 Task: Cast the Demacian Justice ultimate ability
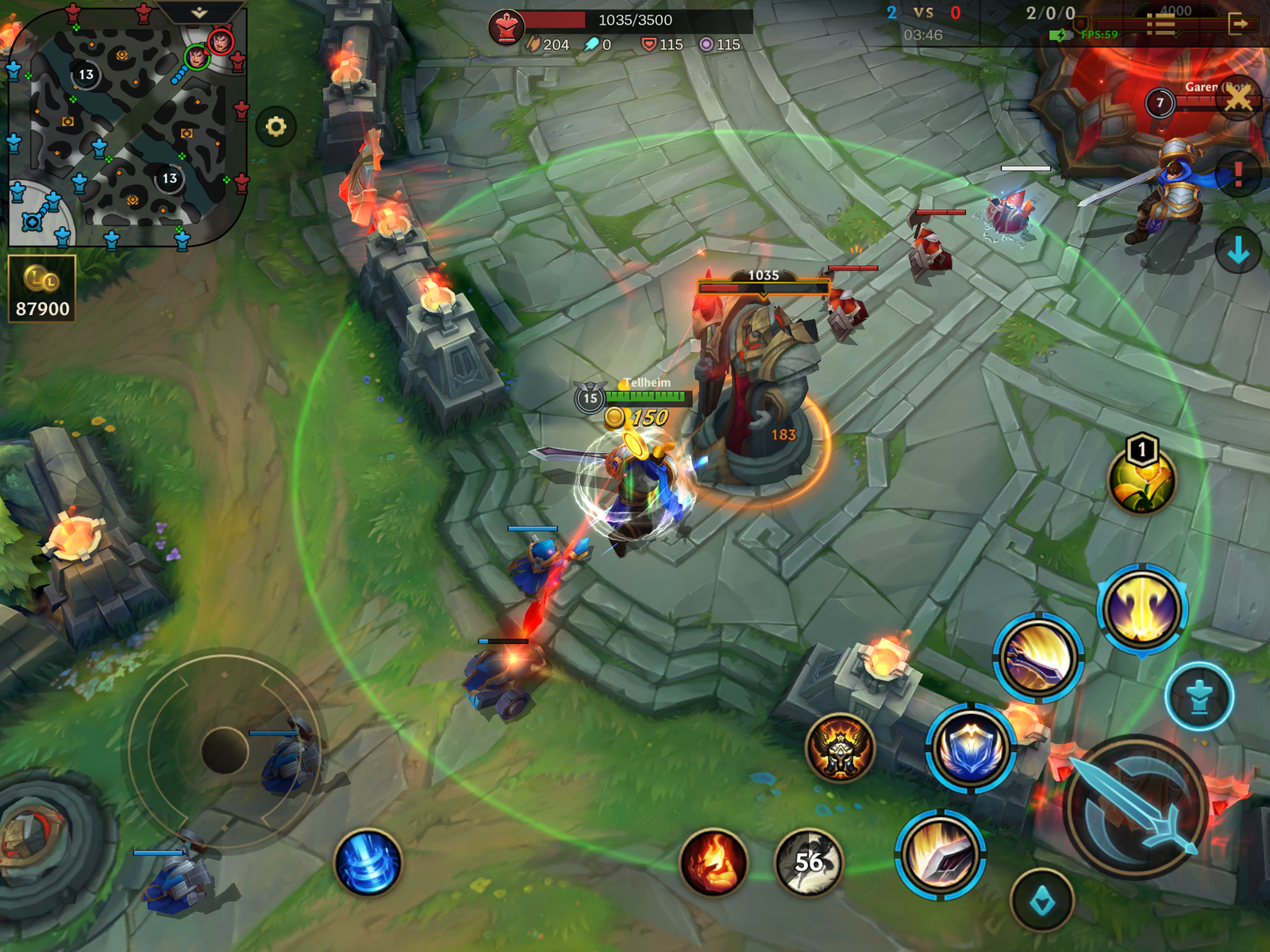(x=1142, y=609)
